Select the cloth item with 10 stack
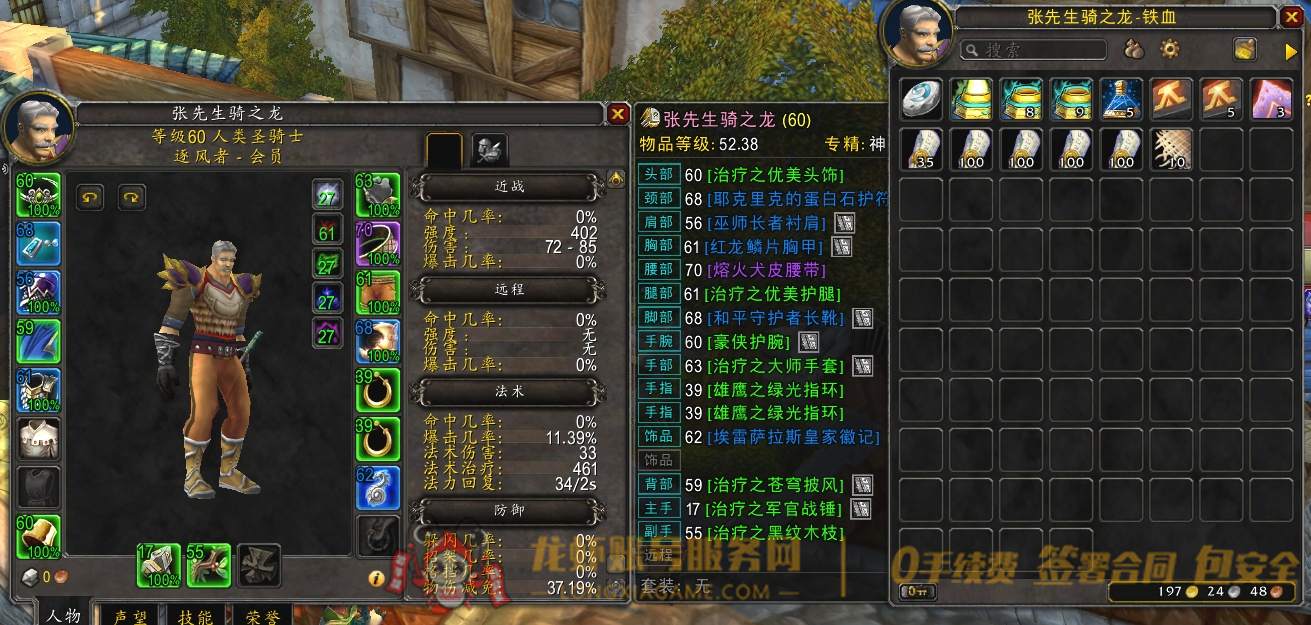The image size is (1311, 625). tap(1171, 149)
